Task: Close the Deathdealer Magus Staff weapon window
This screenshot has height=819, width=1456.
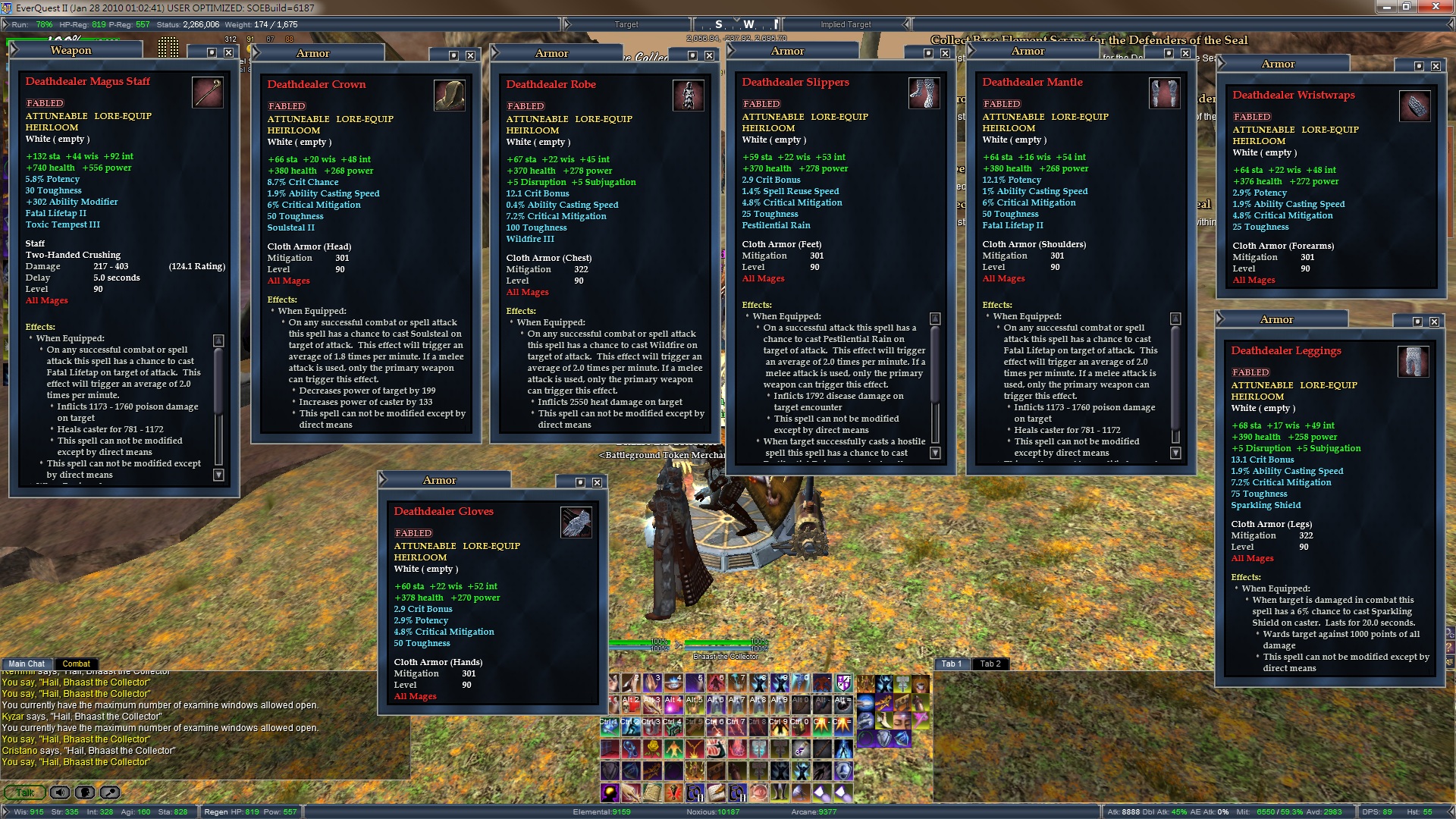Action: 228,52
